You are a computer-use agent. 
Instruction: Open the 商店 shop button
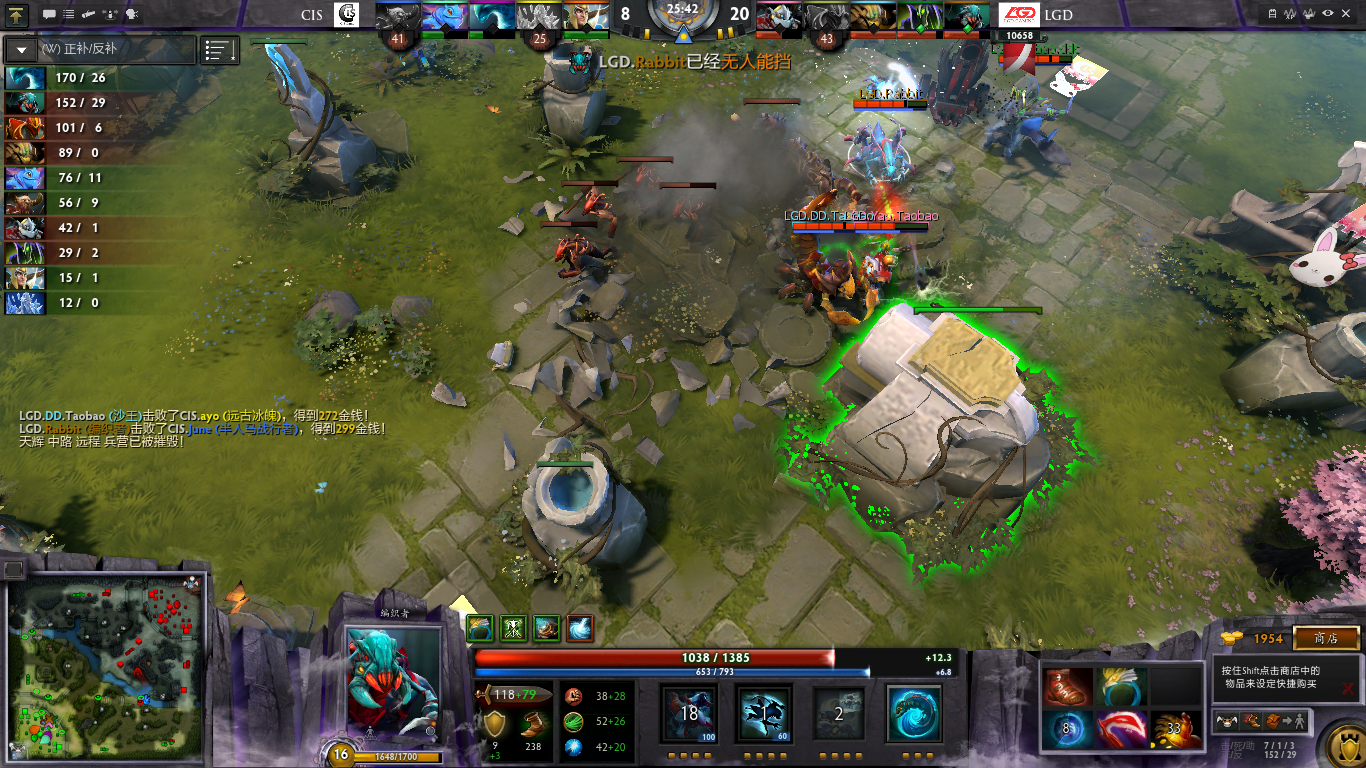click(x=1326, y=638)
